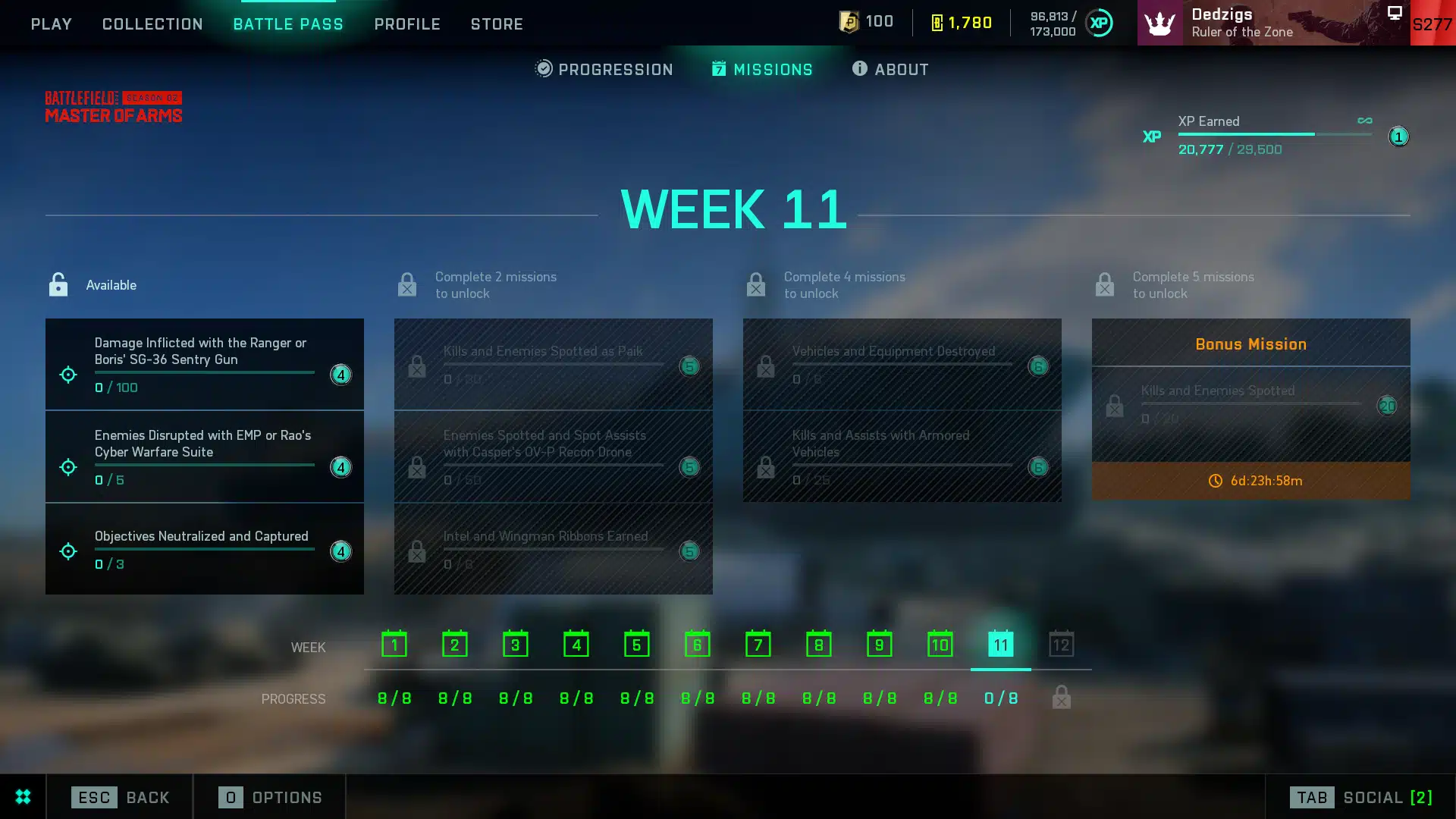
Task: Open the Week 5 missions view
Action: click(x=636, y=644)
